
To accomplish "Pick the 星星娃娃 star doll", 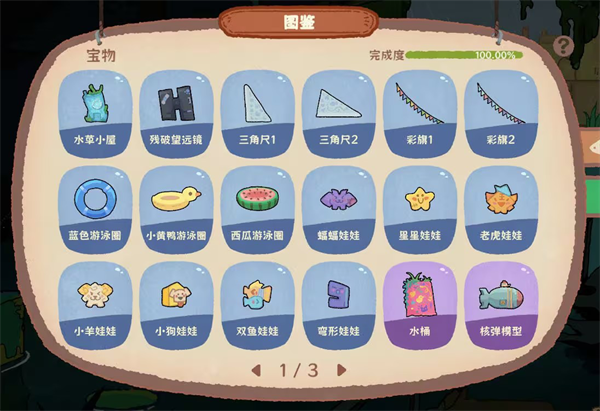I will point(419,207).
